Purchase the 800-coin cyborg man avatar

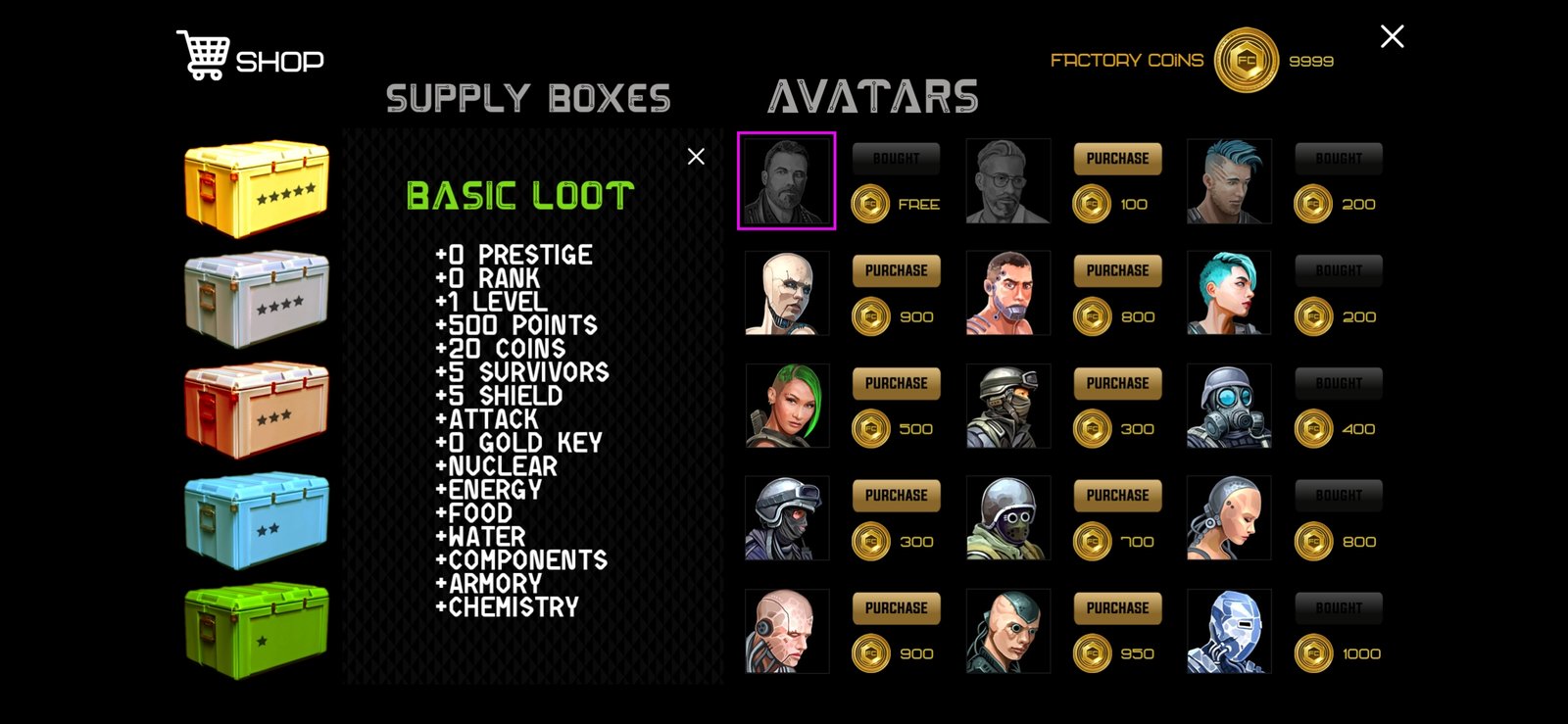[x=1117, y=271]
